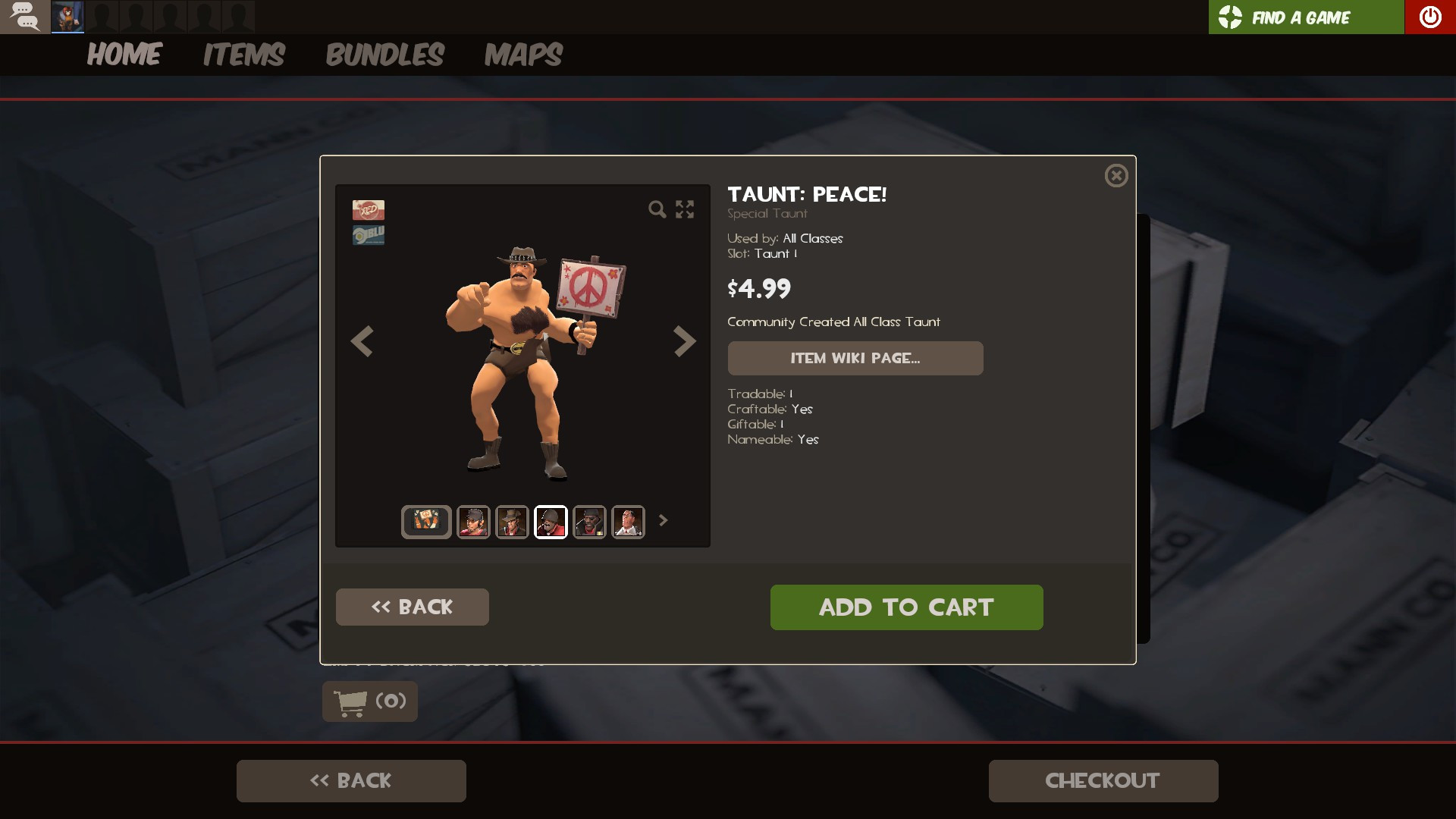Select the HOME tab
This screenshot has height=819, width=1456.
click(x=124, y=55)
